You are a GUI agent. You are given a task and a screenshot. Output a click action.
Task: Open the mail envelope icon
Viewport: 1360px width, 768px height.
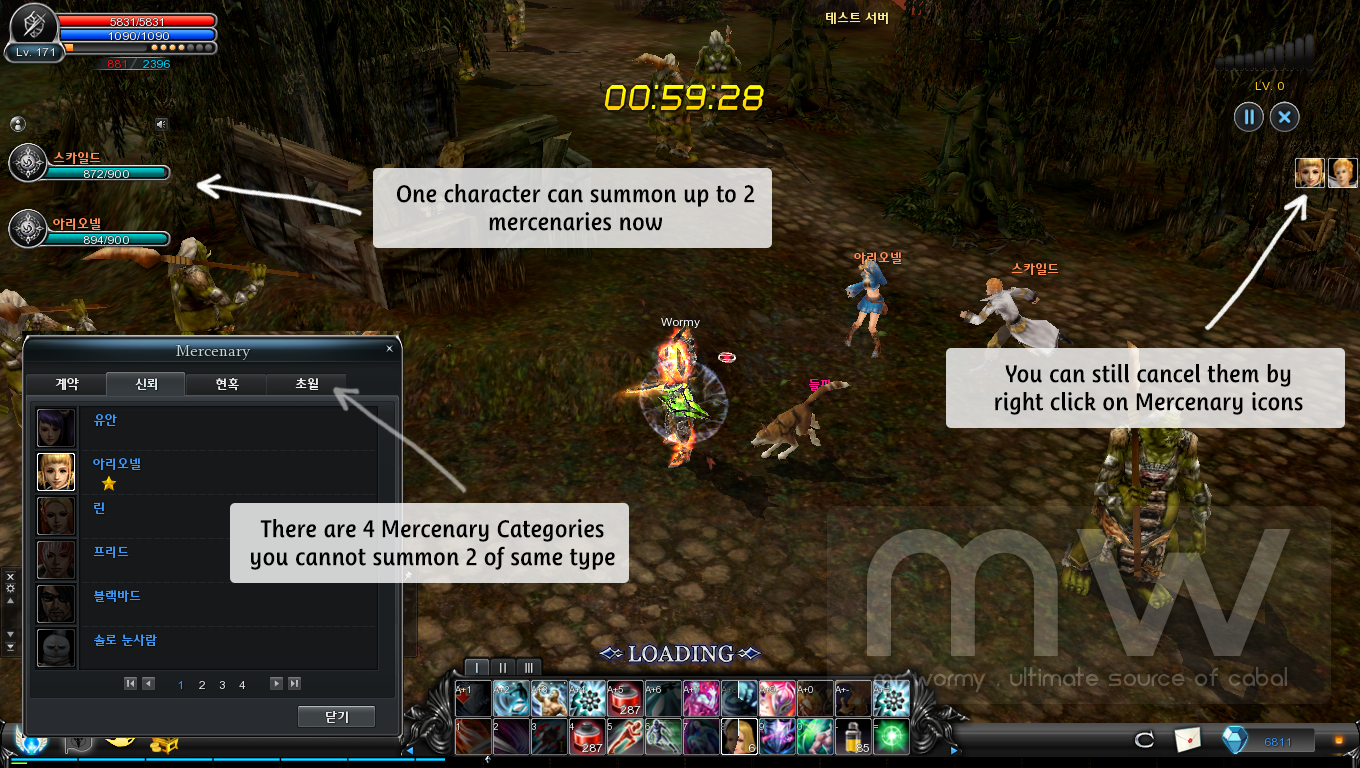[x=1186, y=740]
